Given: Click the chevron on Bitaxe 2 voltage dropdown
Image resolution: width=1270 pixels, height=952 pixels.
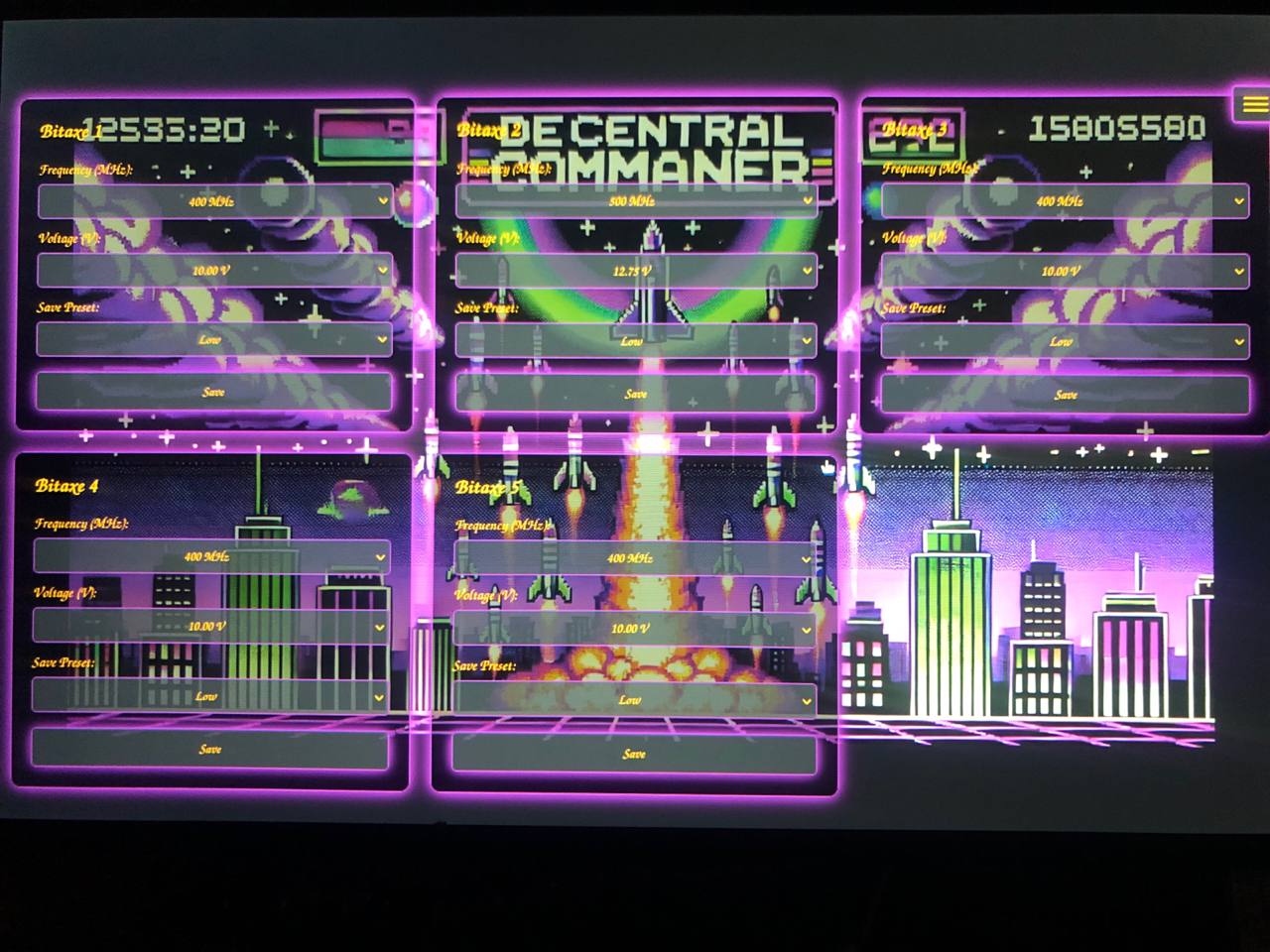Looking at the screenshot, I should pyautogui.click(x=806, y=271).
